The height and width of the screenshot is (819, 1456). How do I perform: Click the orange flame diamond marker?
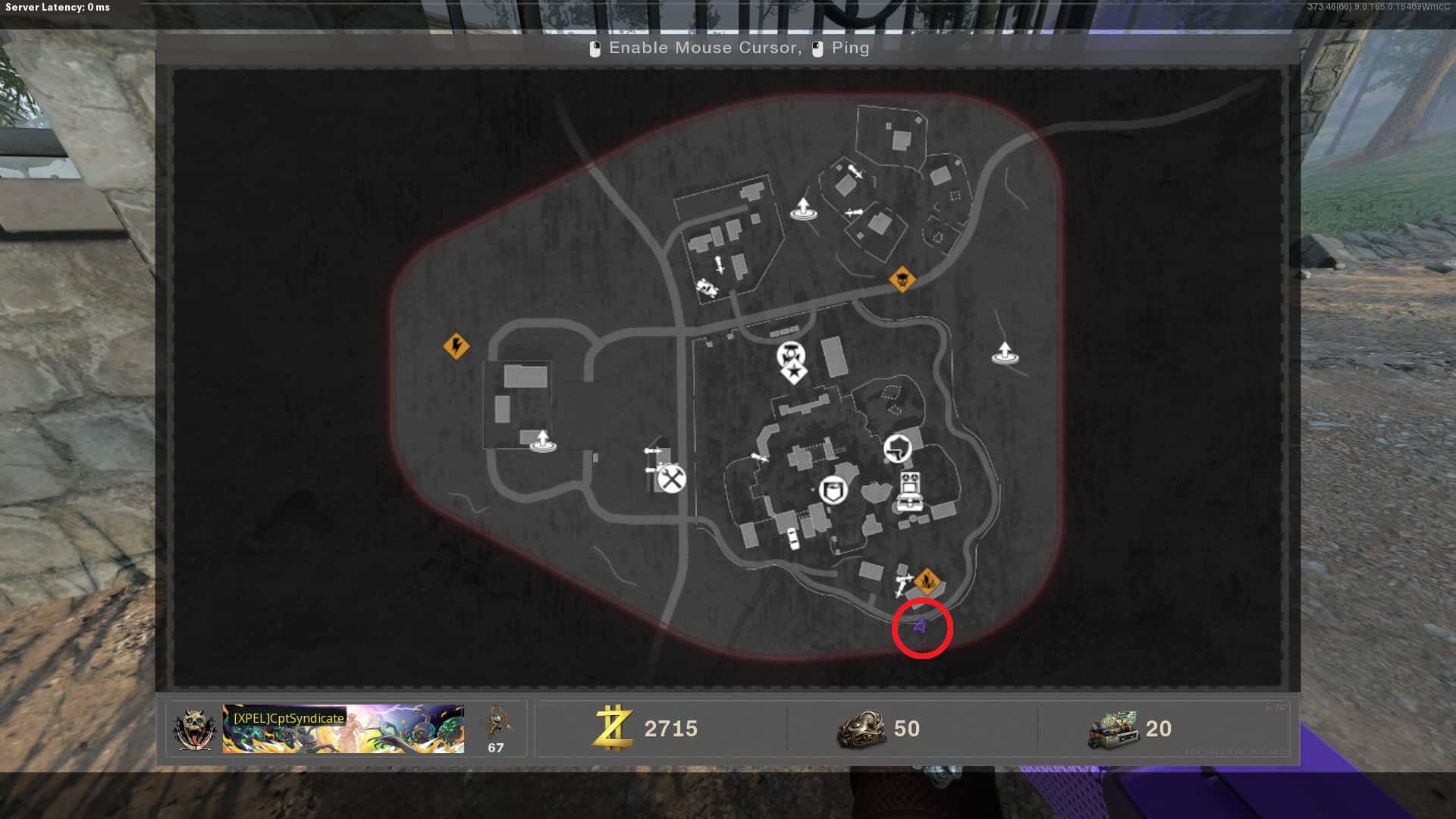tap(926, 582)
